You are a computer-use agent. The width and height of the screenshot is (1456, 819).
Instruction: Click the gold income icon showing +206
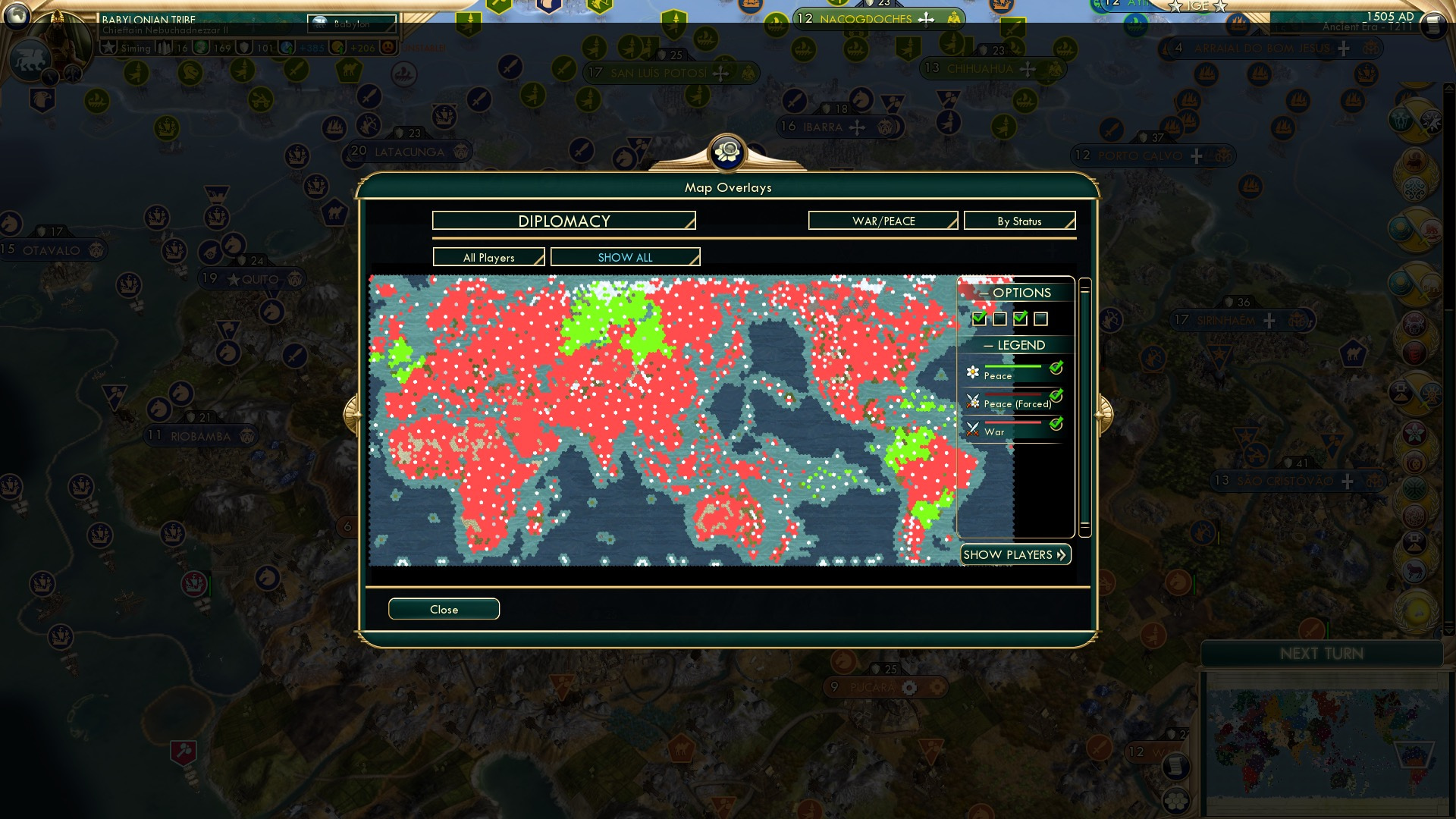338,47
